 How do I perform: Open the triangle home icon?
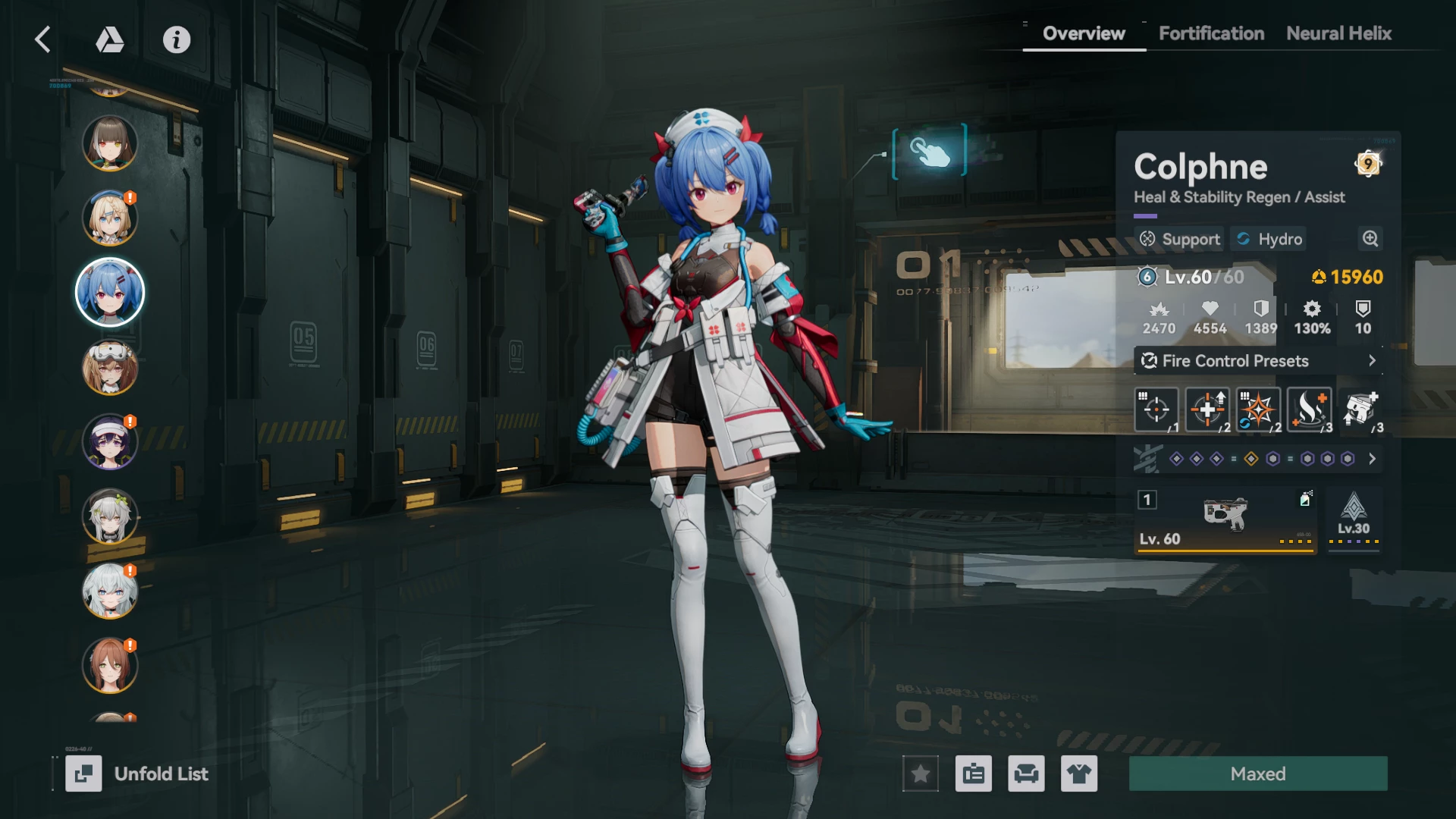110,39
